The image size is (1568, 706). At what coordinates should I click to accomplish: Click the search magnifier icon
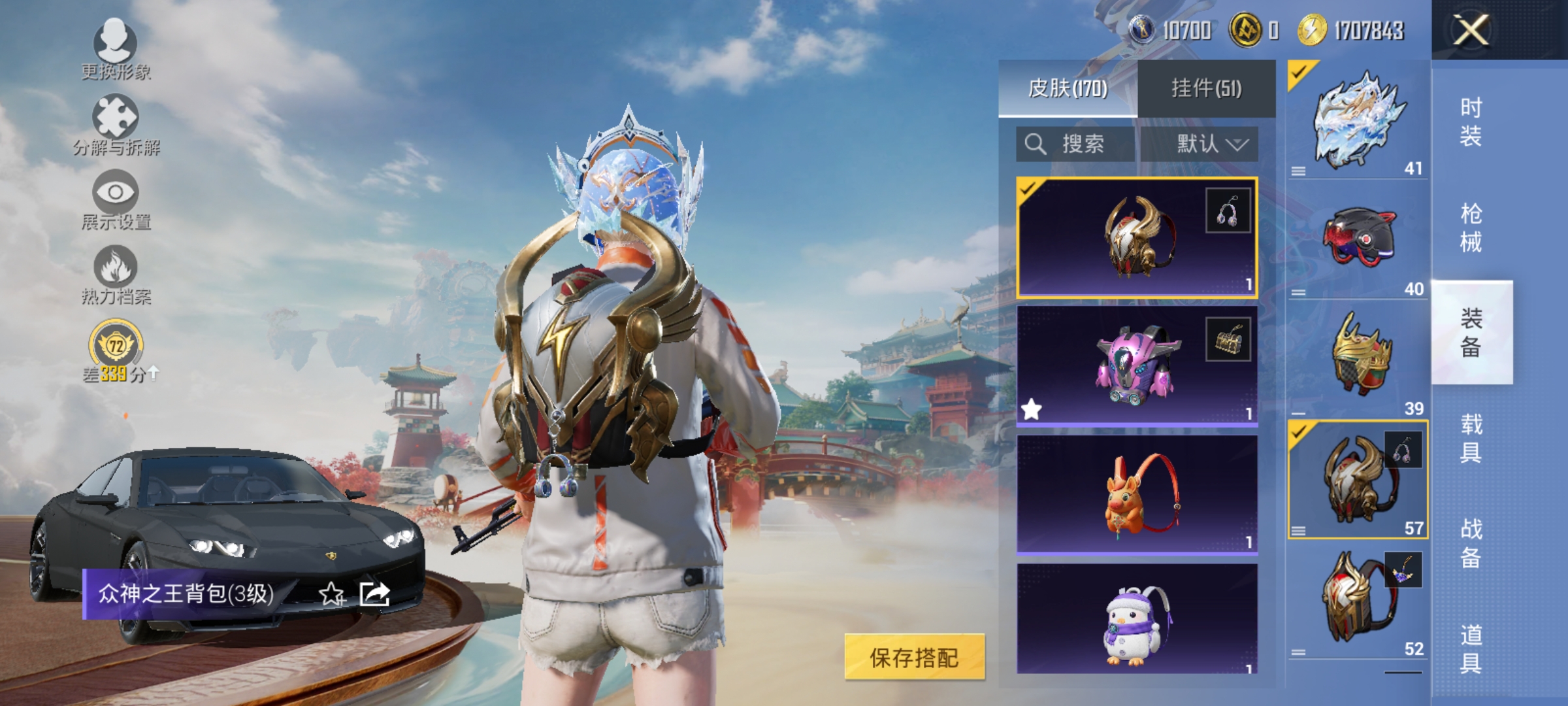tap(1036, 144)
